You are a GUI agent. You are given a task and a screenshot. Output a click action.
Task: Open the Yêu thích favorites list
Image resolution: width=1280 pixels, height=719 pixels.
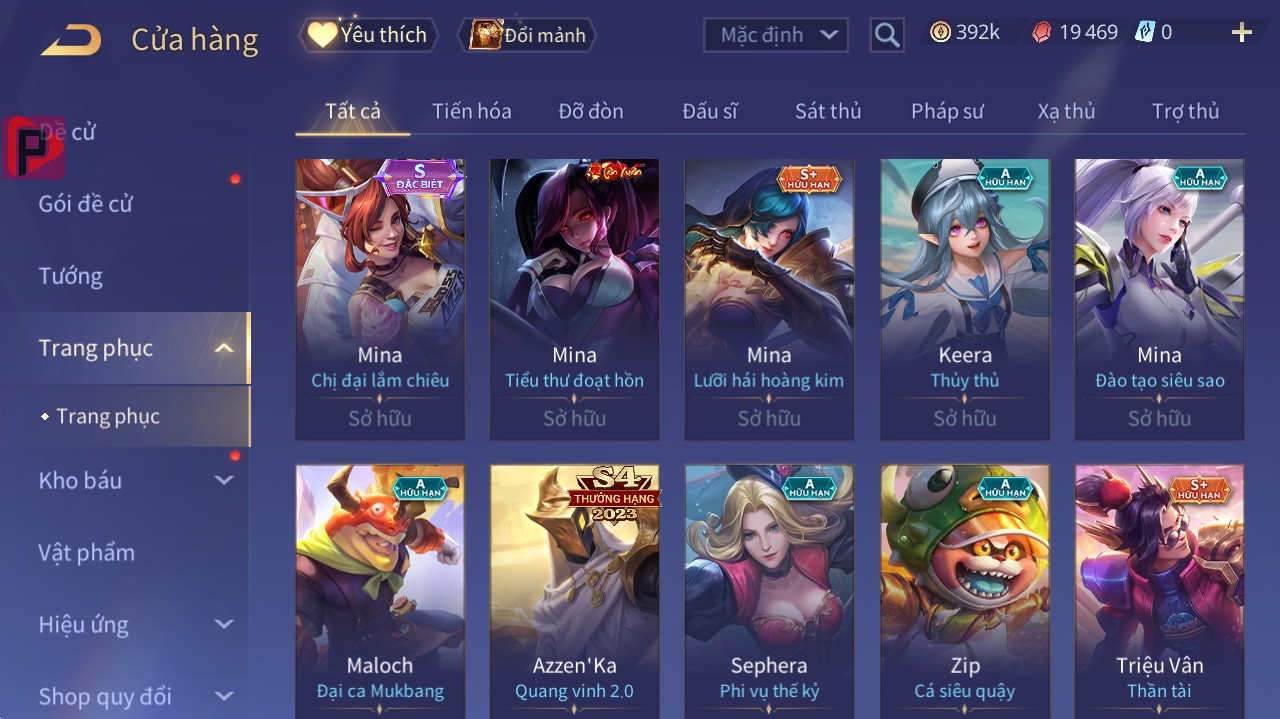(x=368, y=35)
